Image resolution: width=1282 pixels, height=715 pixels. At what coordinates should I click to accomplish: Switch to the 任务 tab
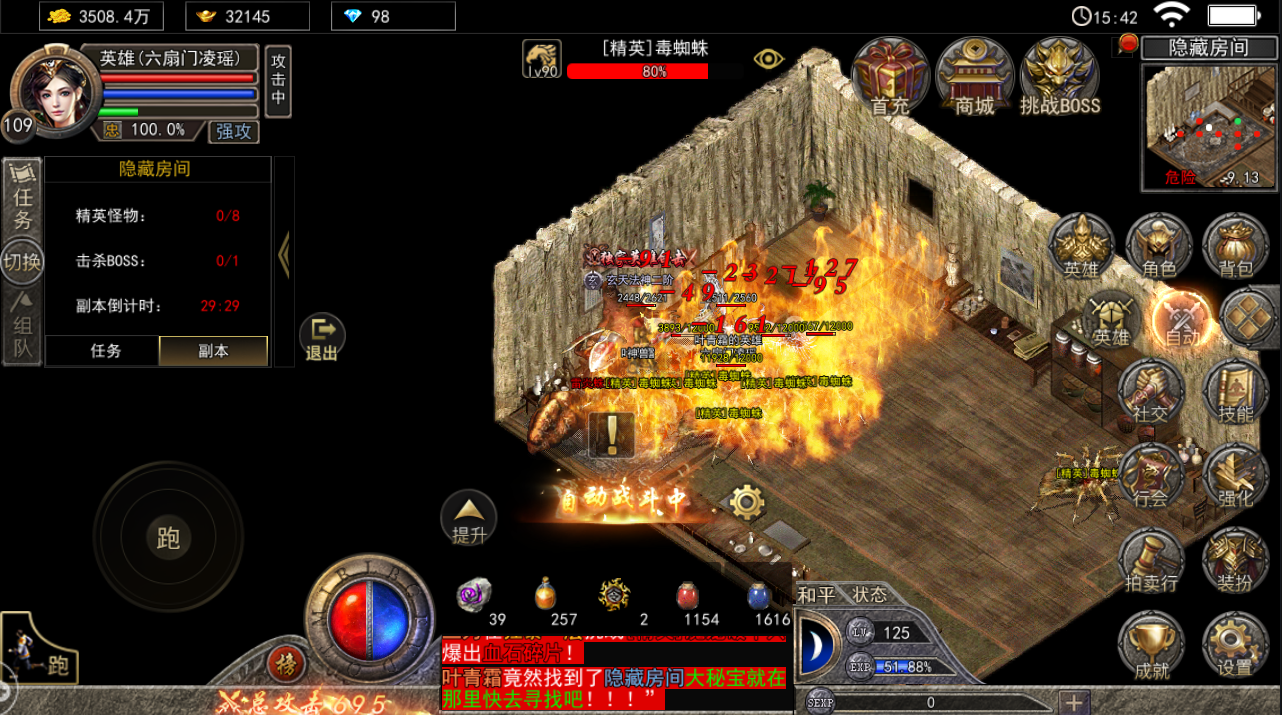tap(106, 351)
